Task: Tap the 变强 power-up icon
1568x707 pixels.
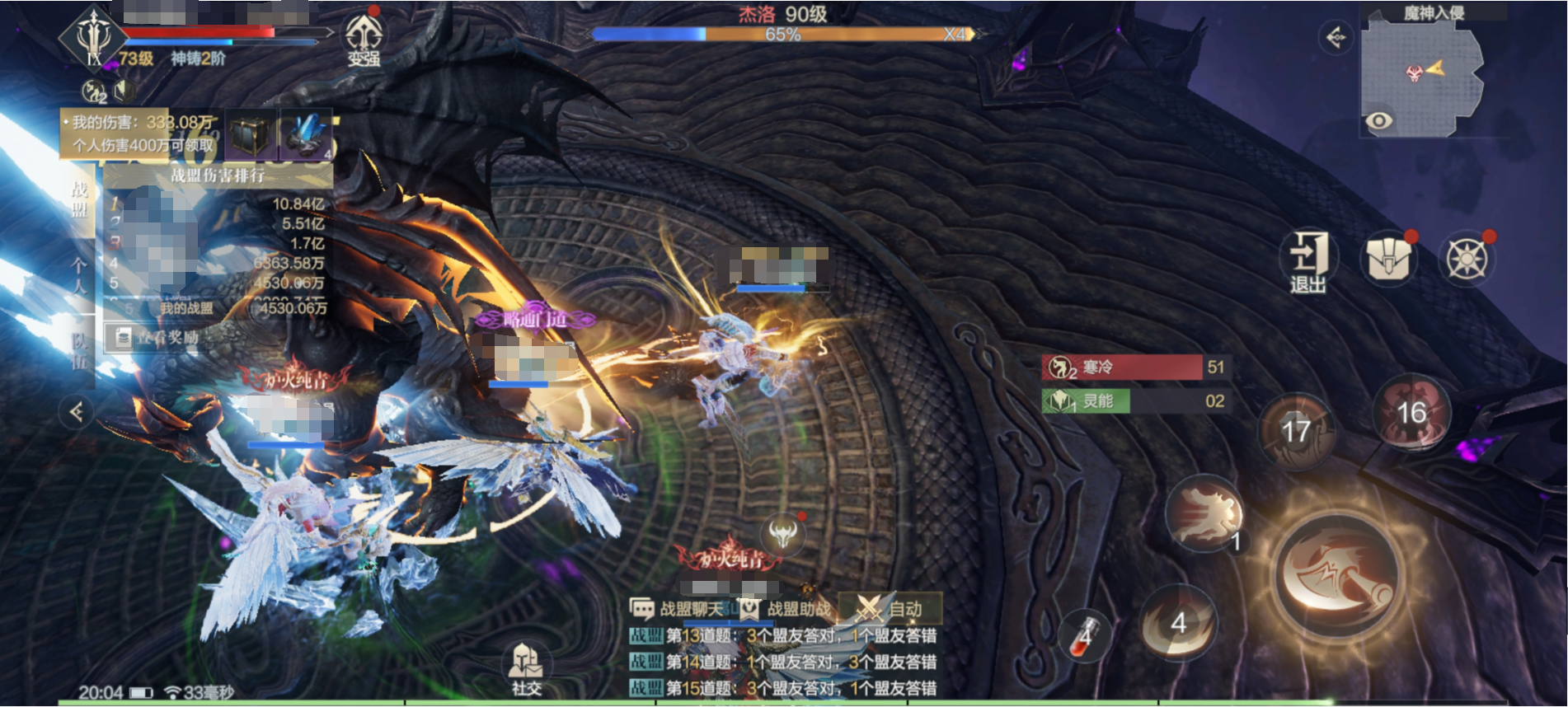Action: coord(363,39)
